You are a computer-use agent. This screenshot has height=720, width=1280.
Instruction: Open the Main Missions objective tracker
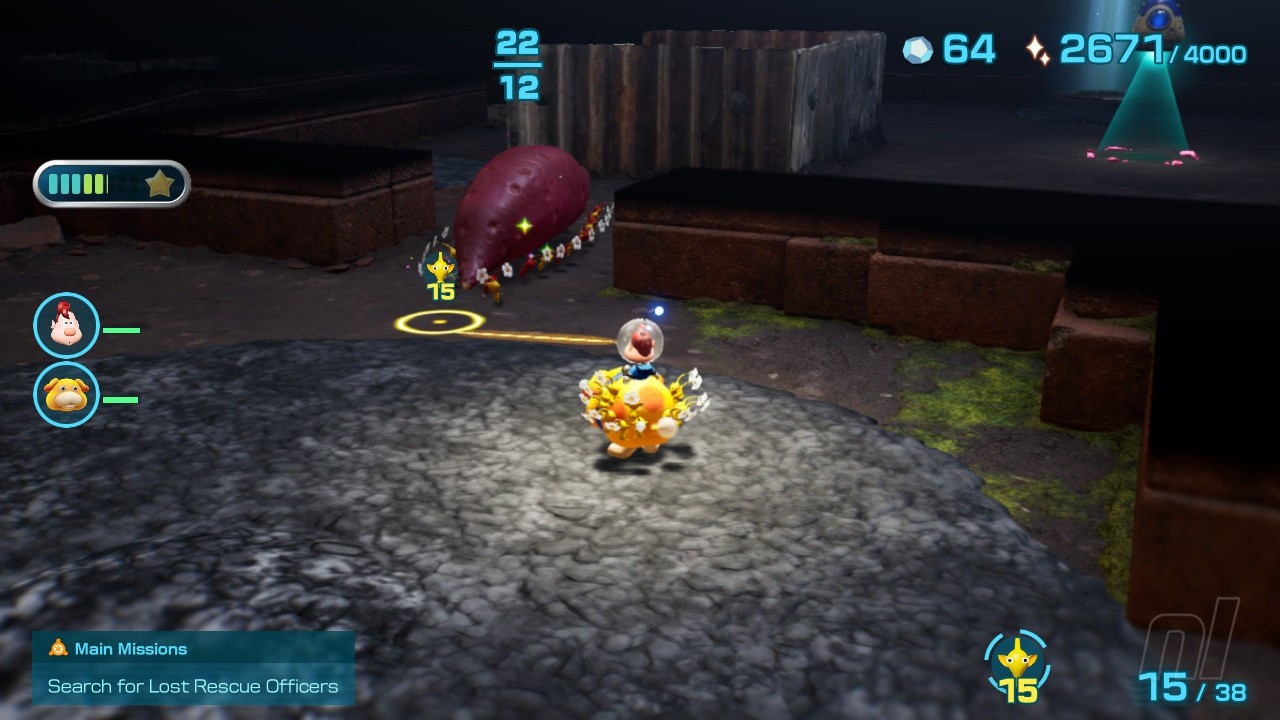pyautogui.click(x=193, y=667)
